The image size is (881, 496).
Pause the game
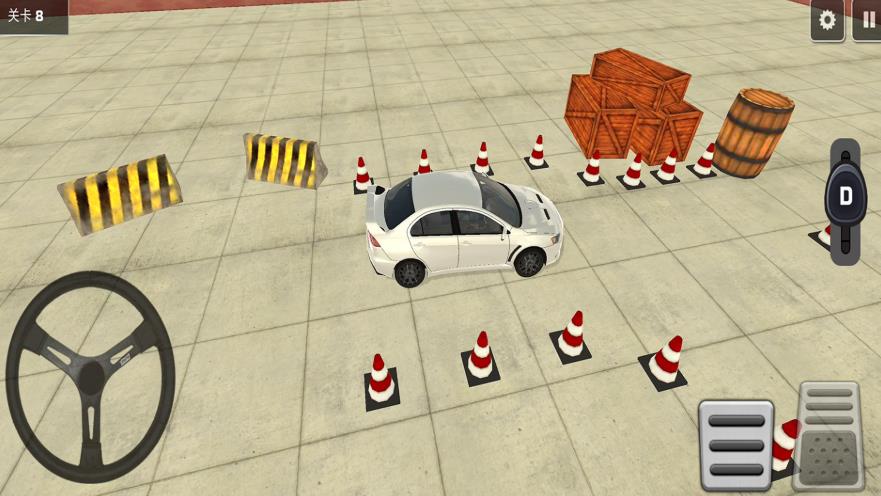click(x=866, y=21)
